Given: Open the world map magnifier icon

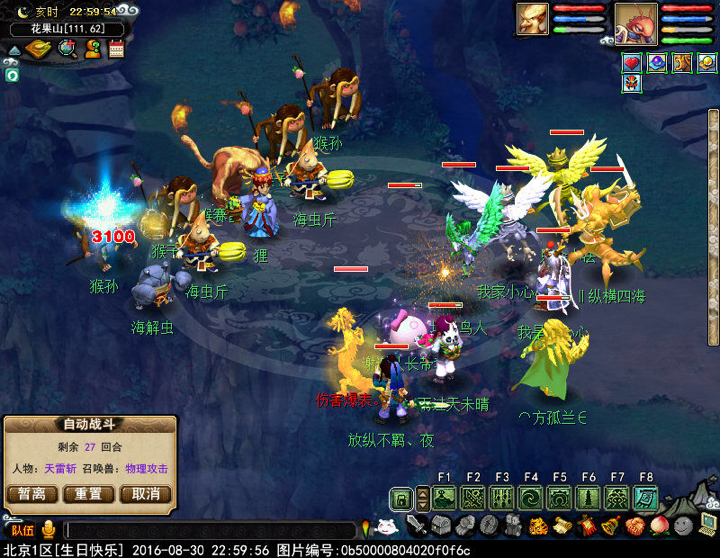Looking at the screenshot, I should [67, 48].
